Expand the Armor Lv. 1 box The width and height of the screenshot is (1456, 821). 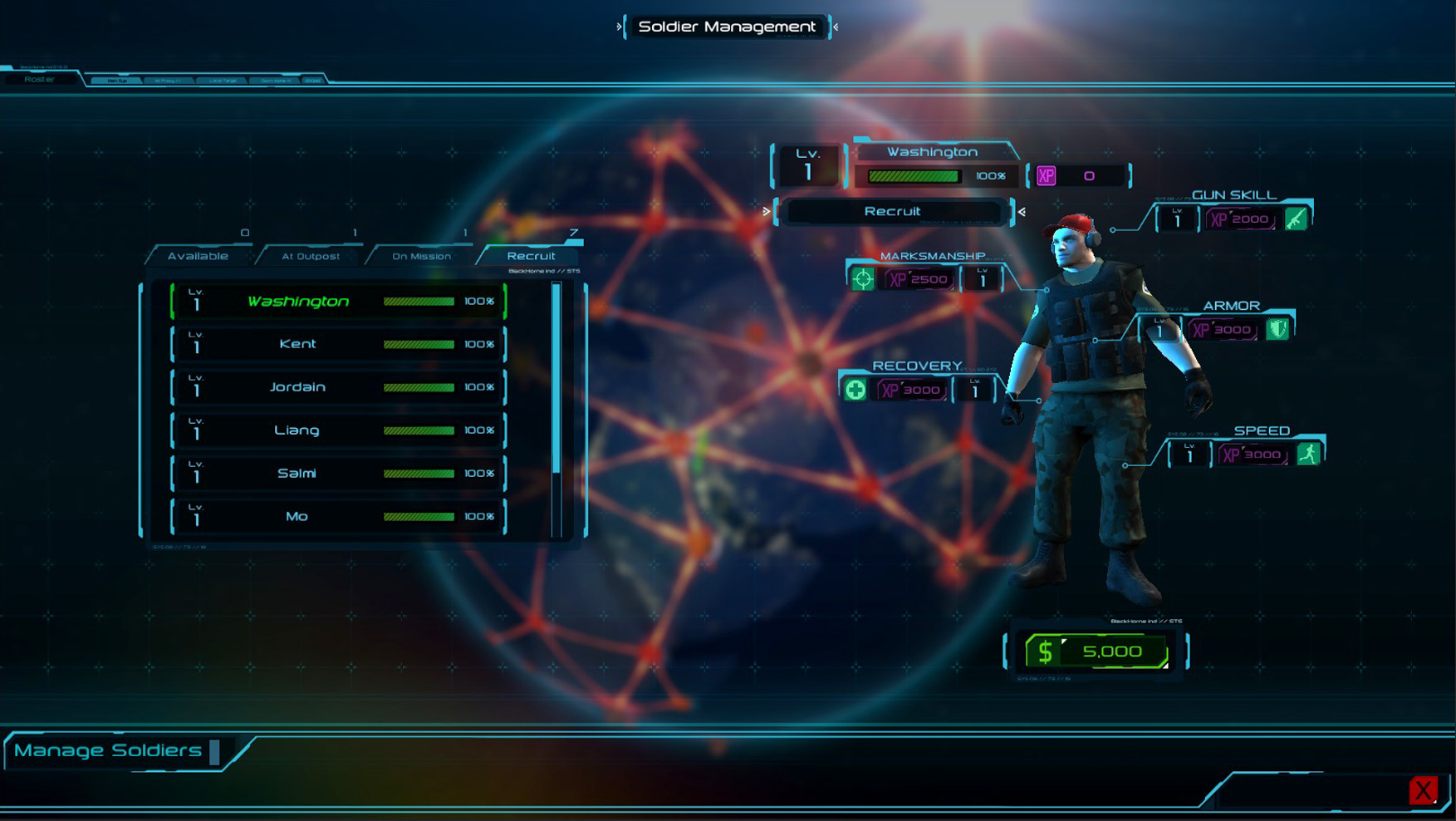[x=1160, y=328]
